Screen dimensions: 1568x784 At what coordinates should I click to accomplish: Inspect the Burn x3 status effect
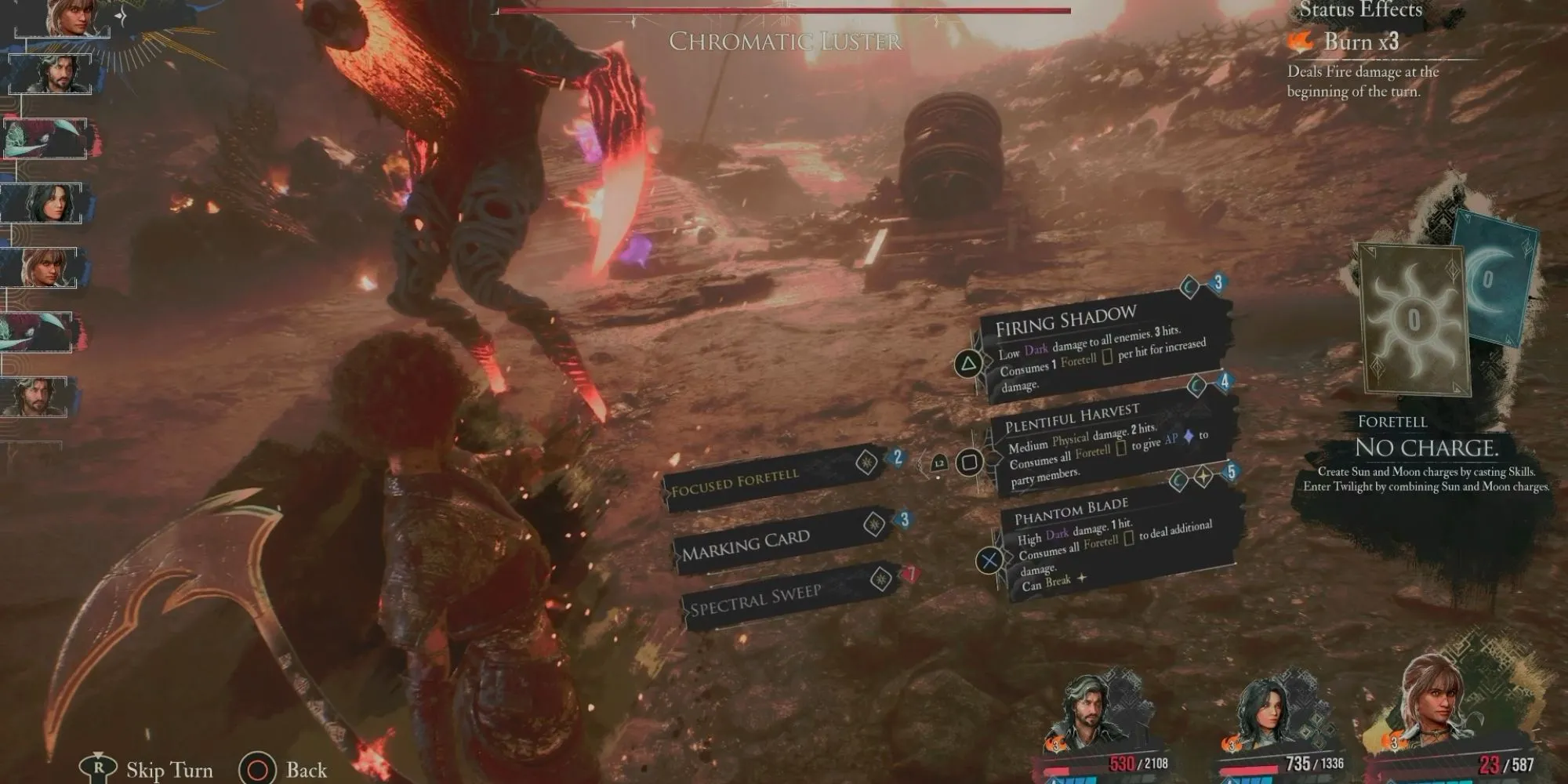(x=1360, y=42)
